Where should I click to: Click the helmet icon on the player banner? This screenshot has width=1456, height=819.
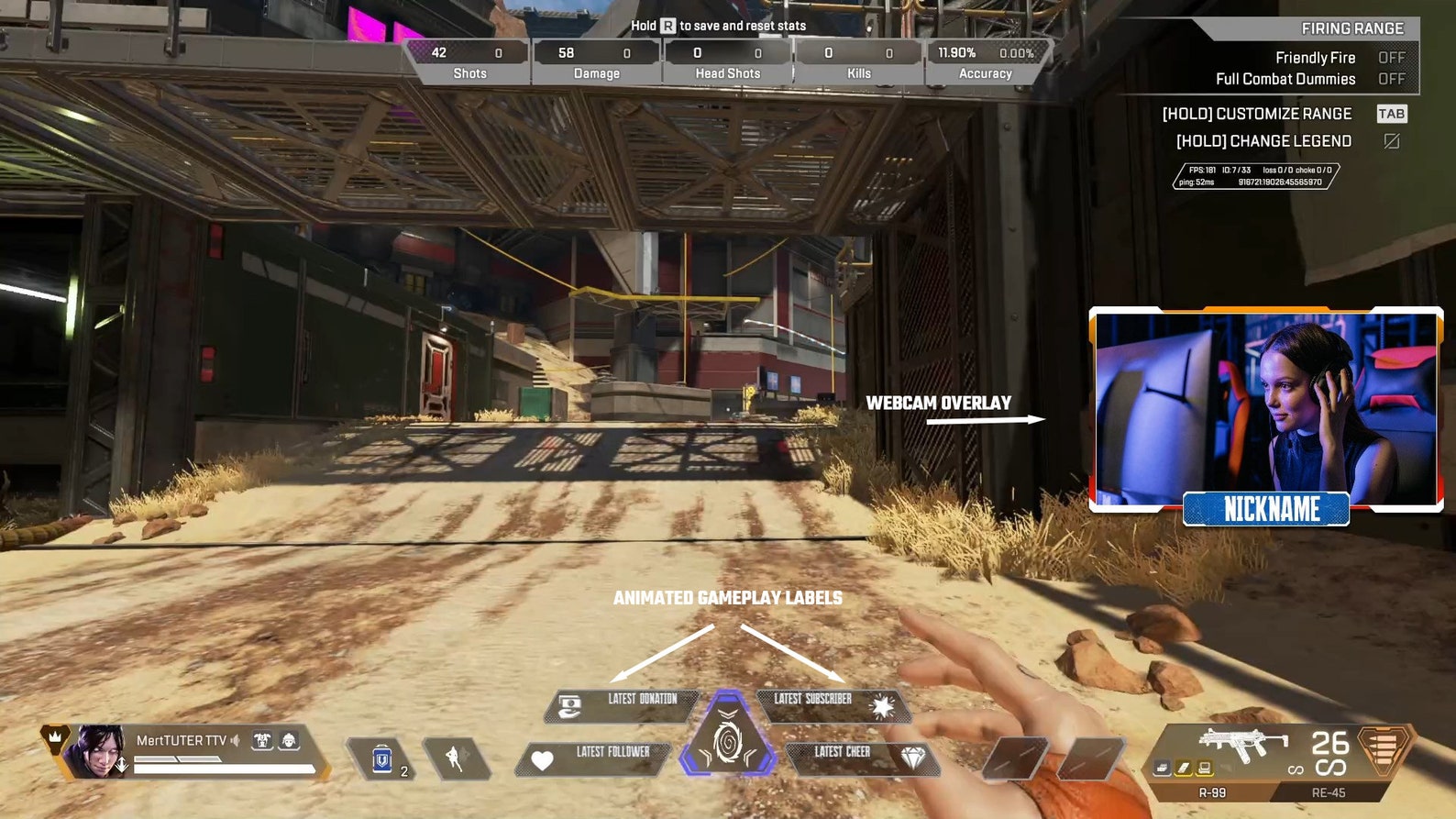click(289, 739)
